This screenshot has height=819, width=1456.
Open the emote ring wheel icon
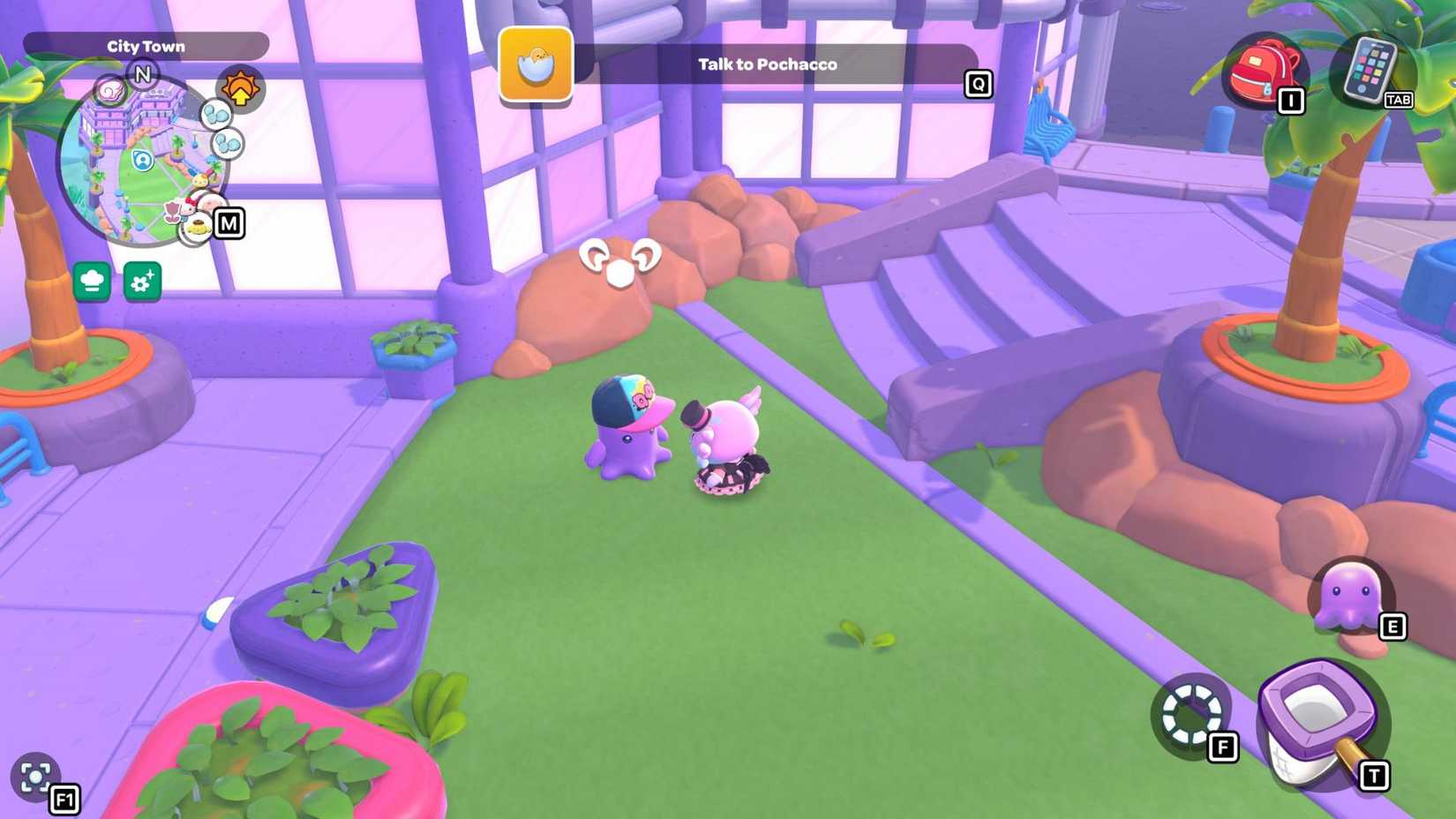pyautogui.click(x=1193, y=715)
